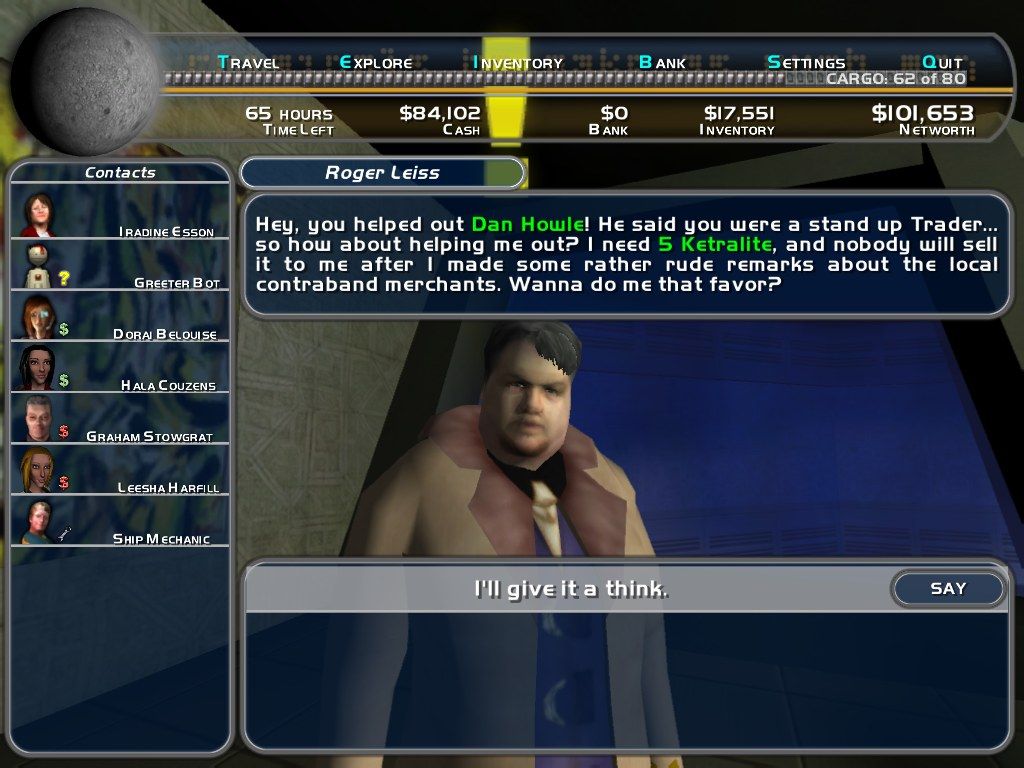Image resolution: width=1024 pixels, height=768 pixels.
Task: Choose the "I'll give it a think" reply
Action: [570, 589]
